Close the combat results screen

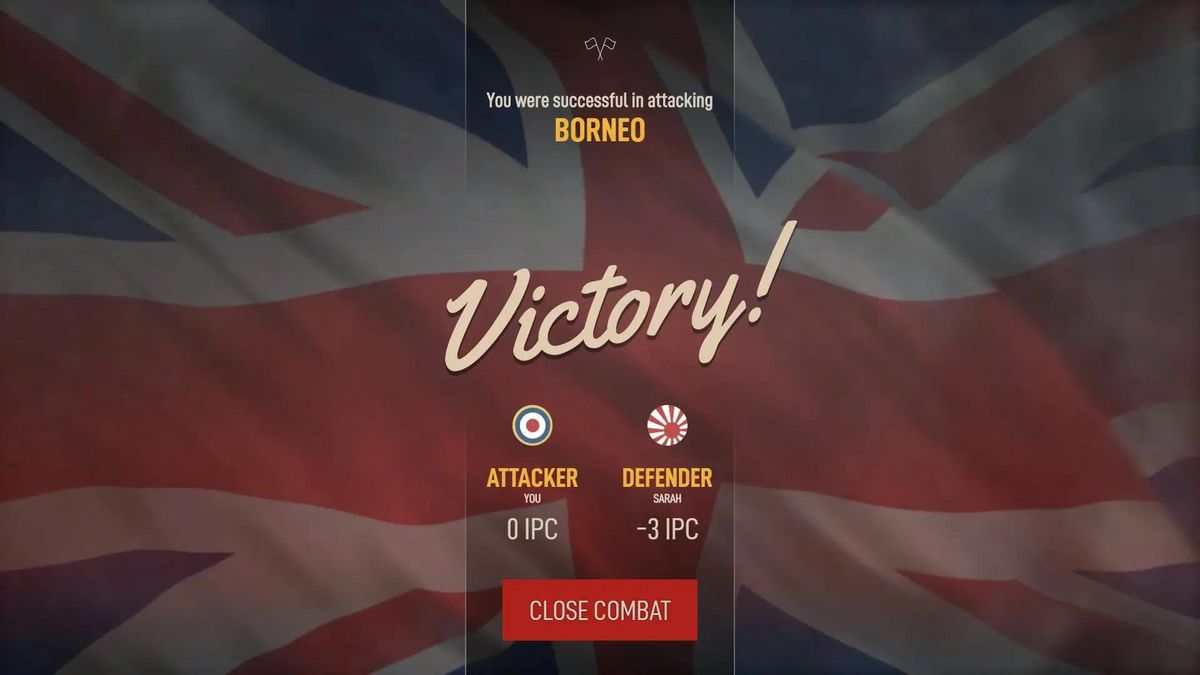point(599,610)
